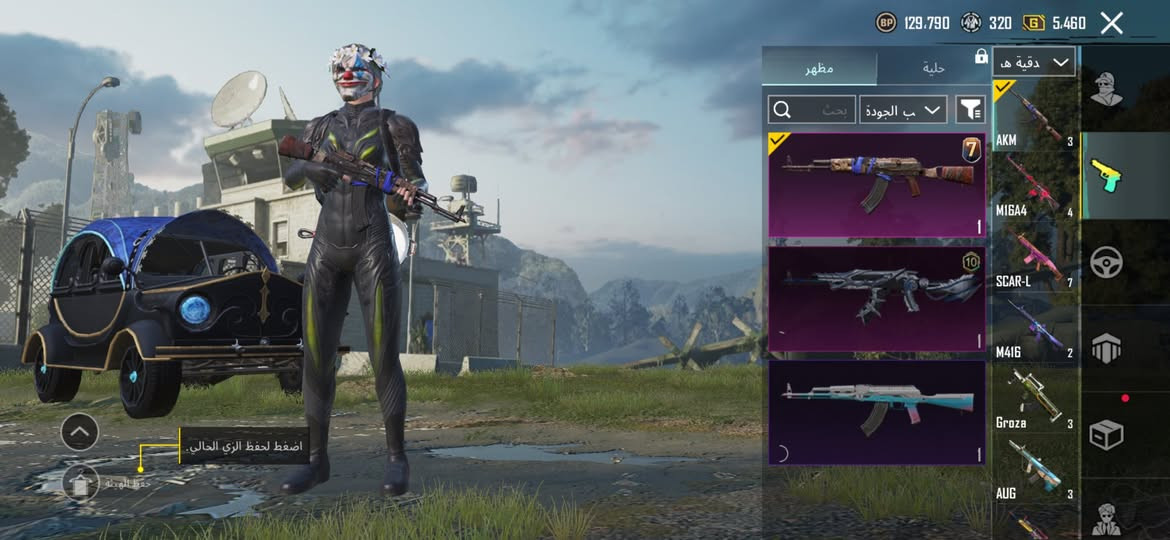Pick the teal and pink AKM skin
The width and height of the screenshot is (1170, 540).
[x=876, y=412]
